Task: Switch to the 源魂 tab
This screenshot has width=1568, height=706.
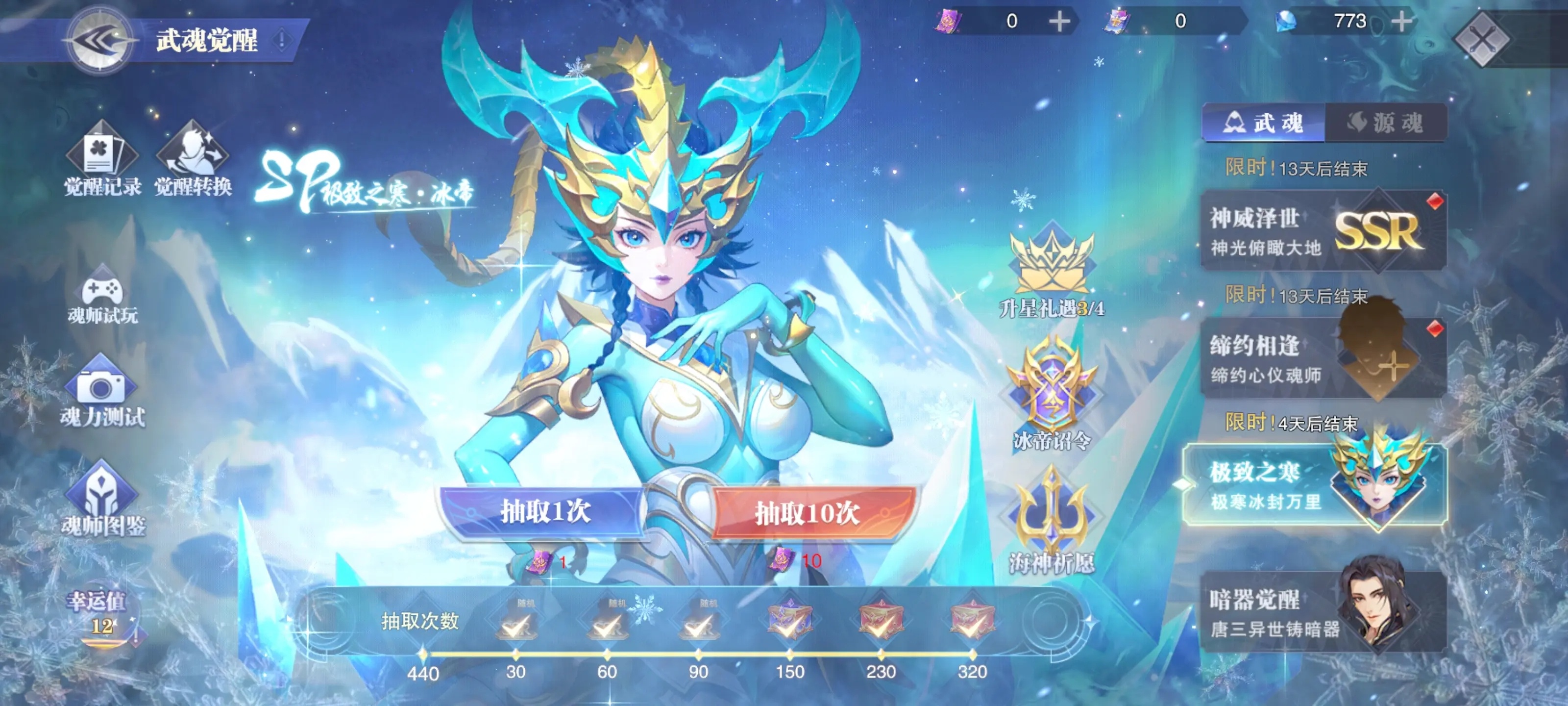Action: 1385,124
